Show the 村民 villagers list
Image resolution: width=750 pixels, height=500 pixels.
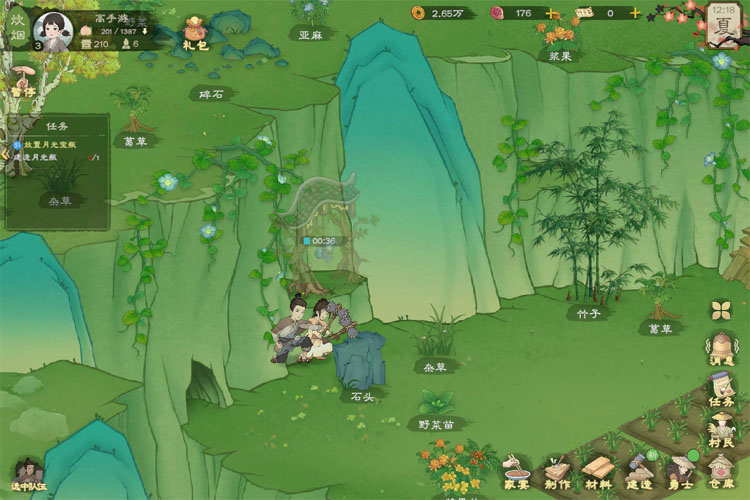pyautogui.click(x=722, y=431)
